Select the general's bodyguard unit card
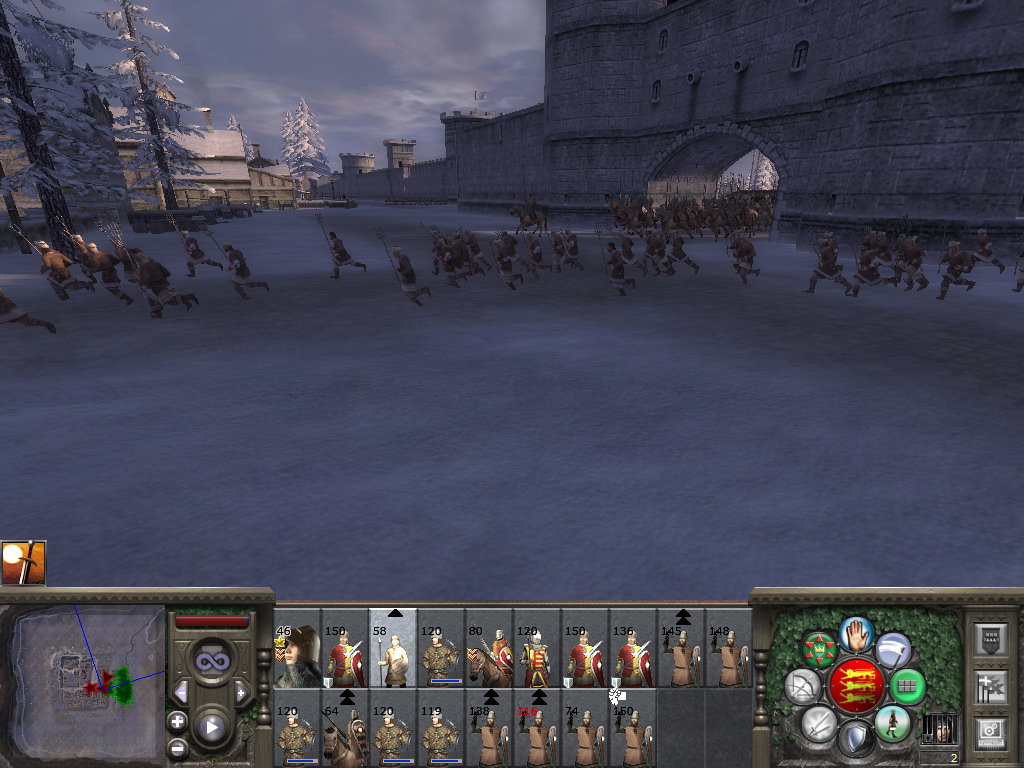The height and width of the screenshot is (768, 1024). pos(297,656)
